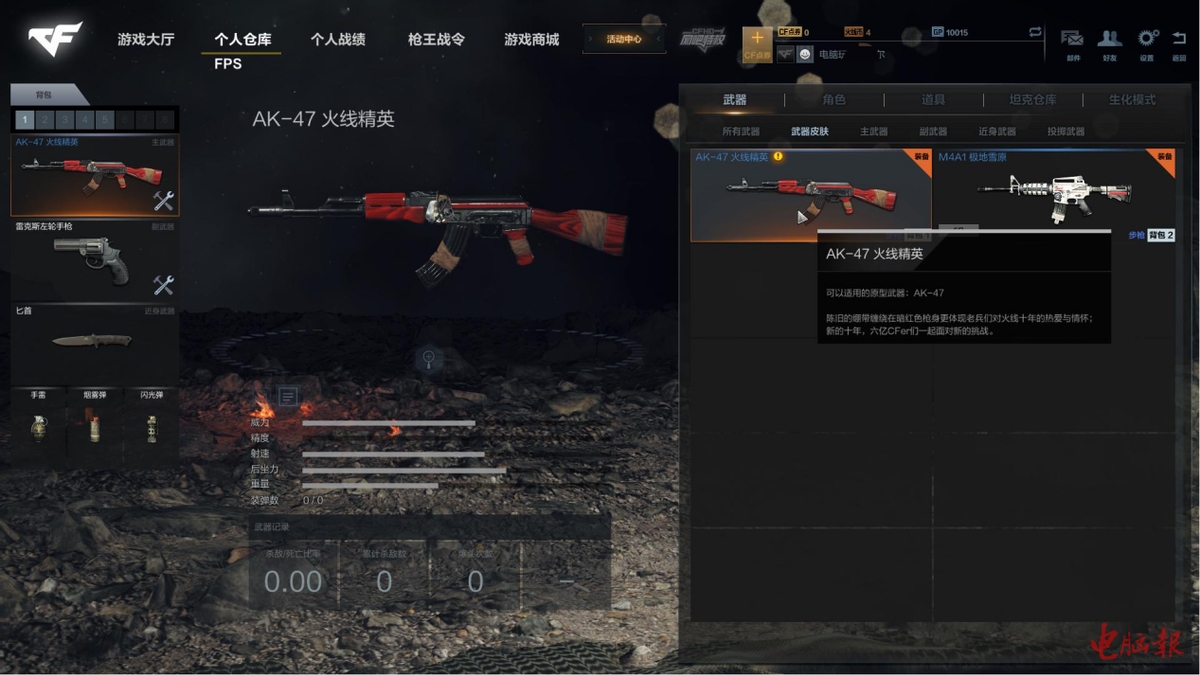Switch to the 道具 items tab
Image resolution: width=1200 pixels, height=675 pixels.
coord(933,100)
